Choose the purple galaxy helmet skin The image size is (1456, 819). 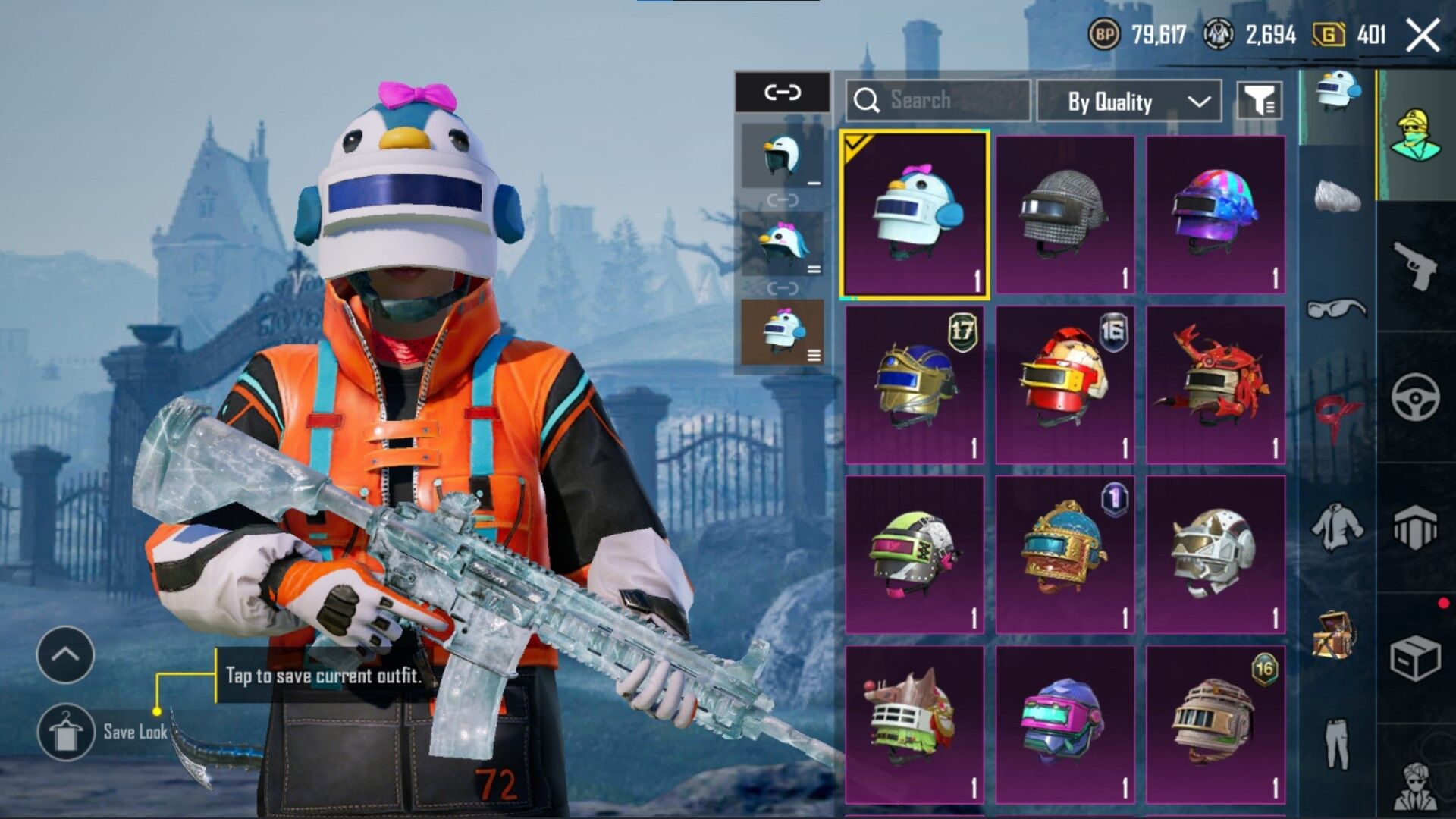pos(1215,215)
